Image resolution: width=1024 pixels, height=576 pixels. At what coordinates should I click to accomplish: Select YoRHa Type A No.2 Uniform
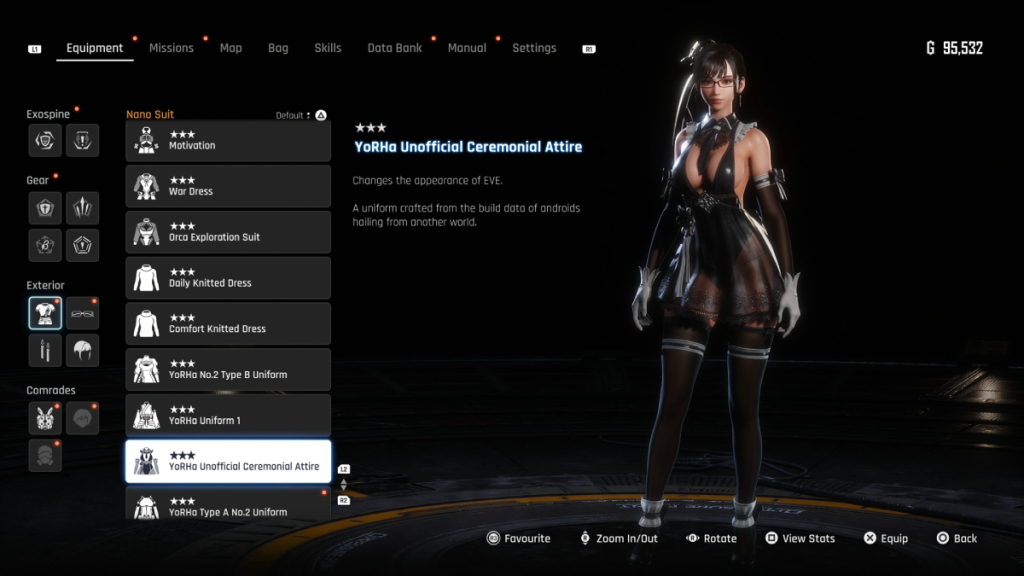coord(228,505)
